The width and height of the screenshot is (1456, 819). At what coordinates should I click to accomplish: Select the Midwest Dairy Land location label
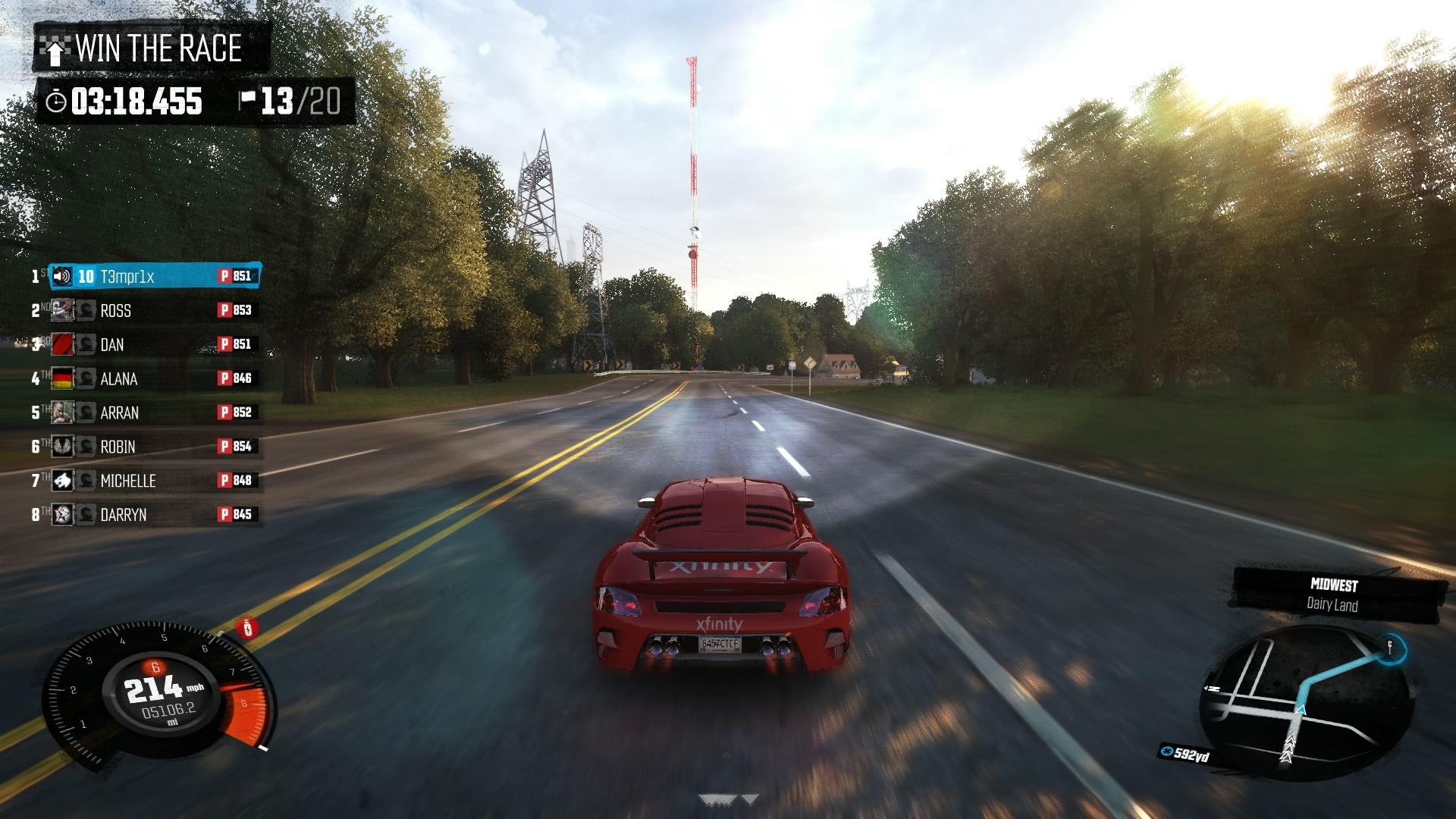(1333, 595)
